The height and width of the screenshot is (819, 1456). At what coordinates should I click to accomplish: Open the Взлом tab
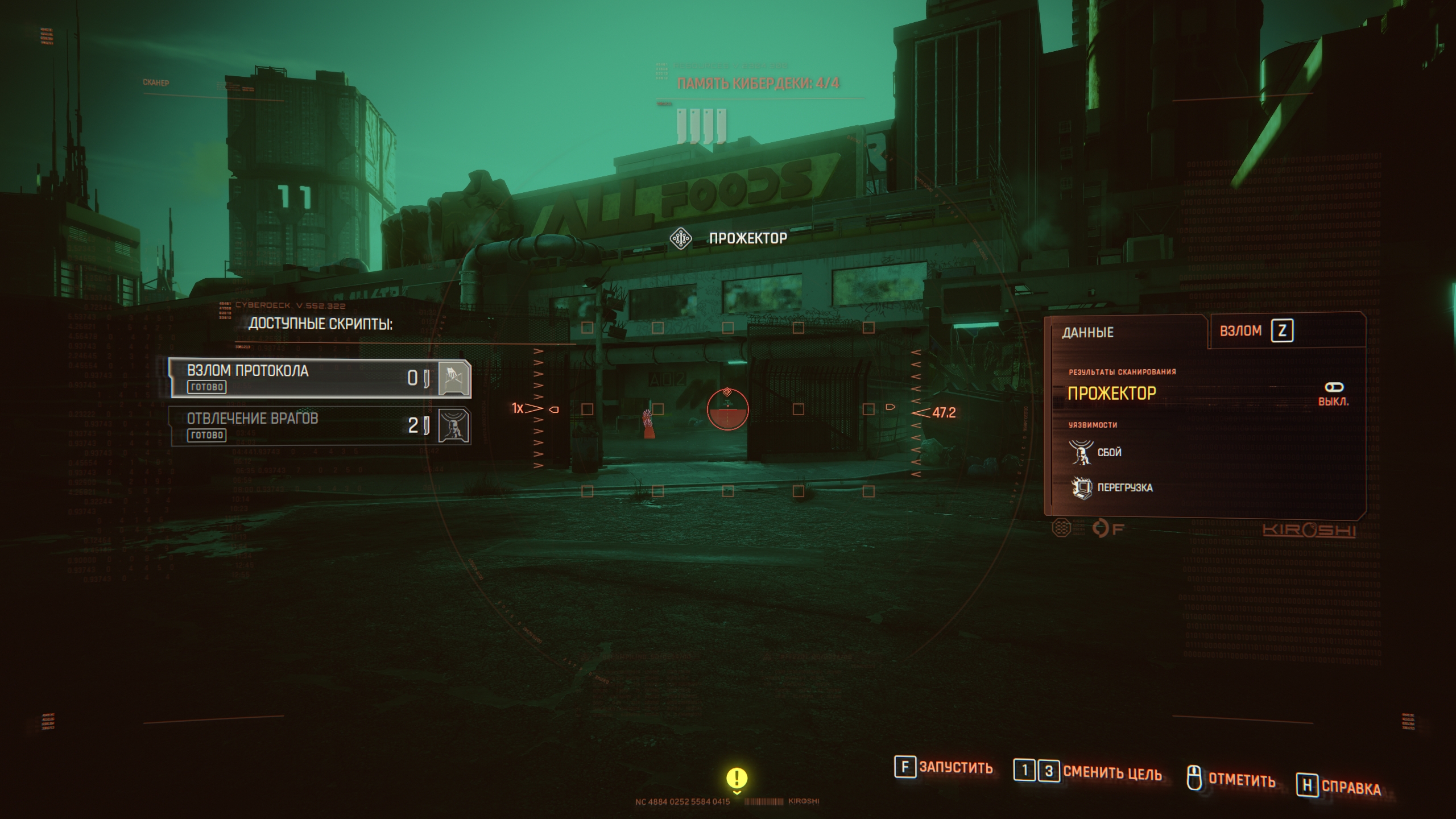pos(1240,331)
